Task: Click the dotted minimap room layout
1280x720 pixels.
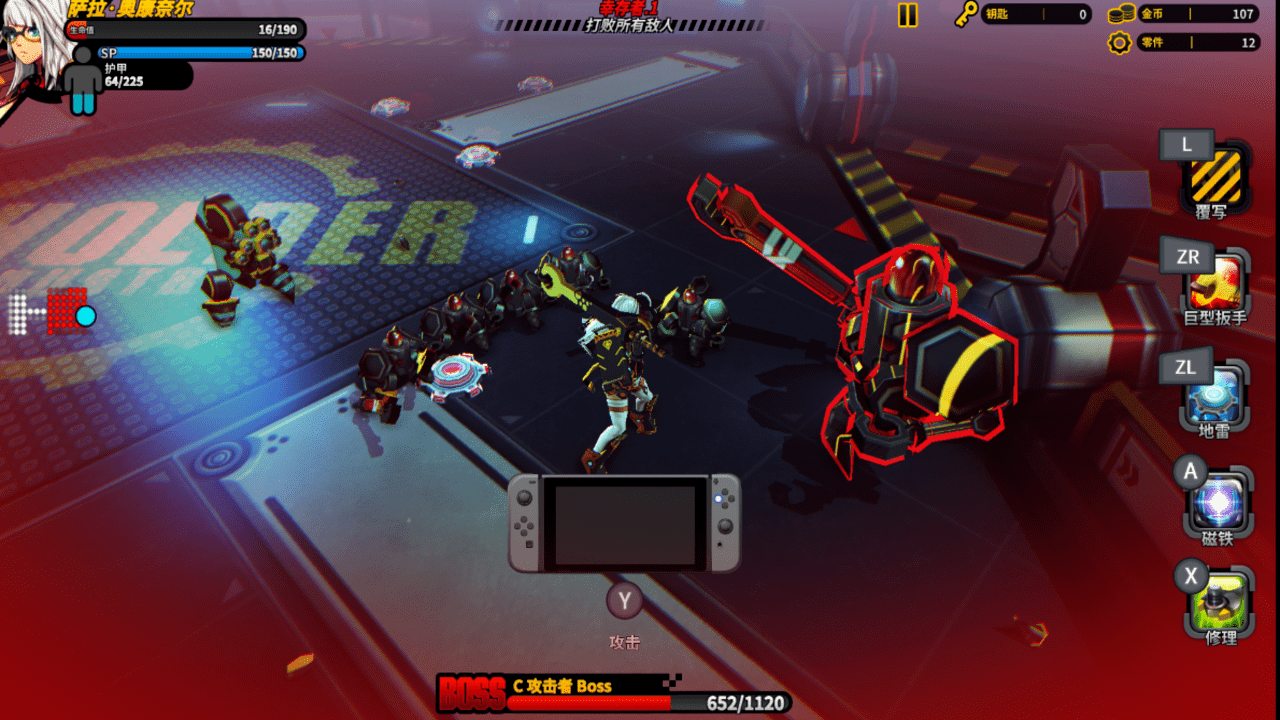Action: click(x=52, y=312)
